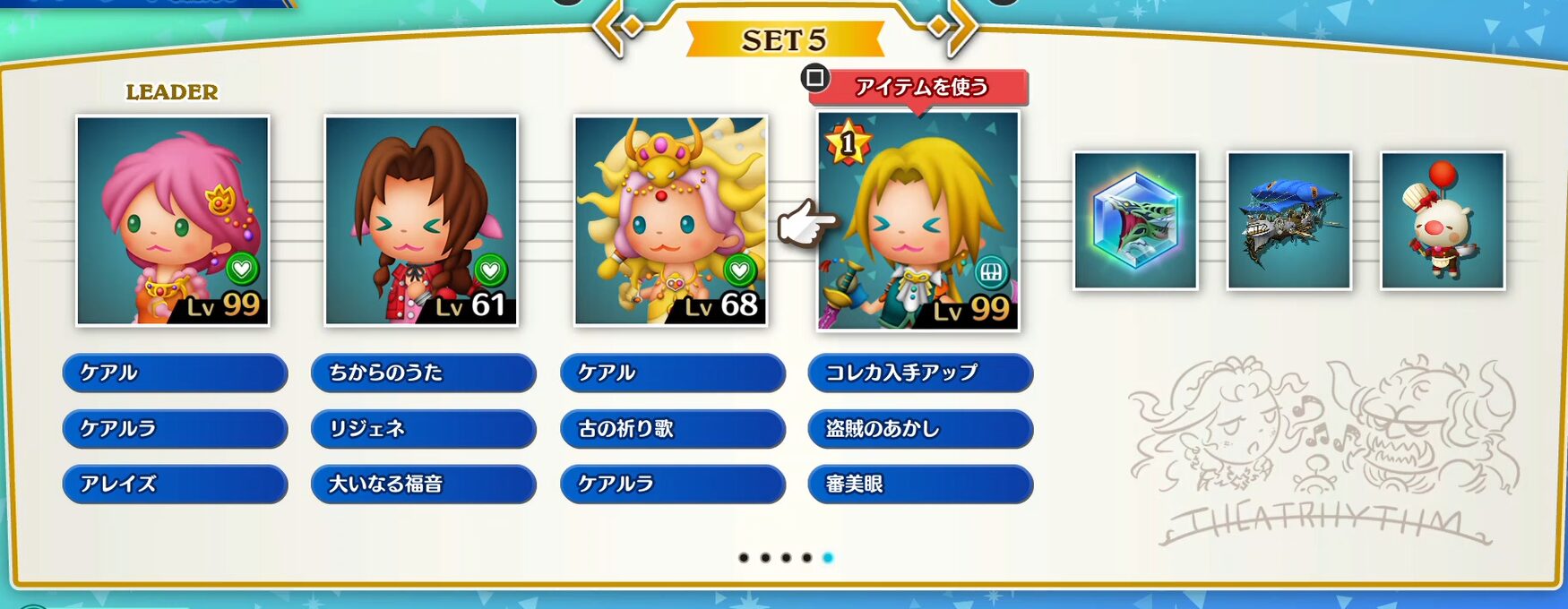Click the 審美眼 ability button
1568x609 pixels.
point(920,485)
